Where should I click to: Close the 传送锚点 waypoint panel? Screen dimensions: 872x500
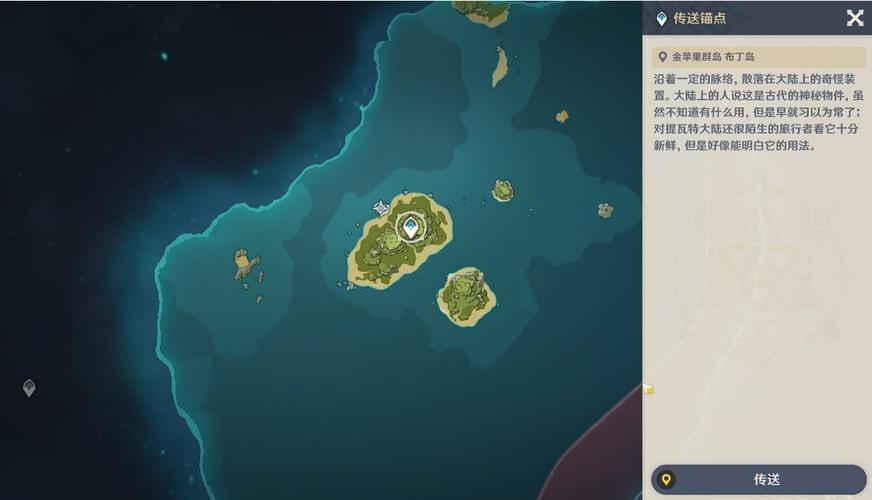click(855, 18)
